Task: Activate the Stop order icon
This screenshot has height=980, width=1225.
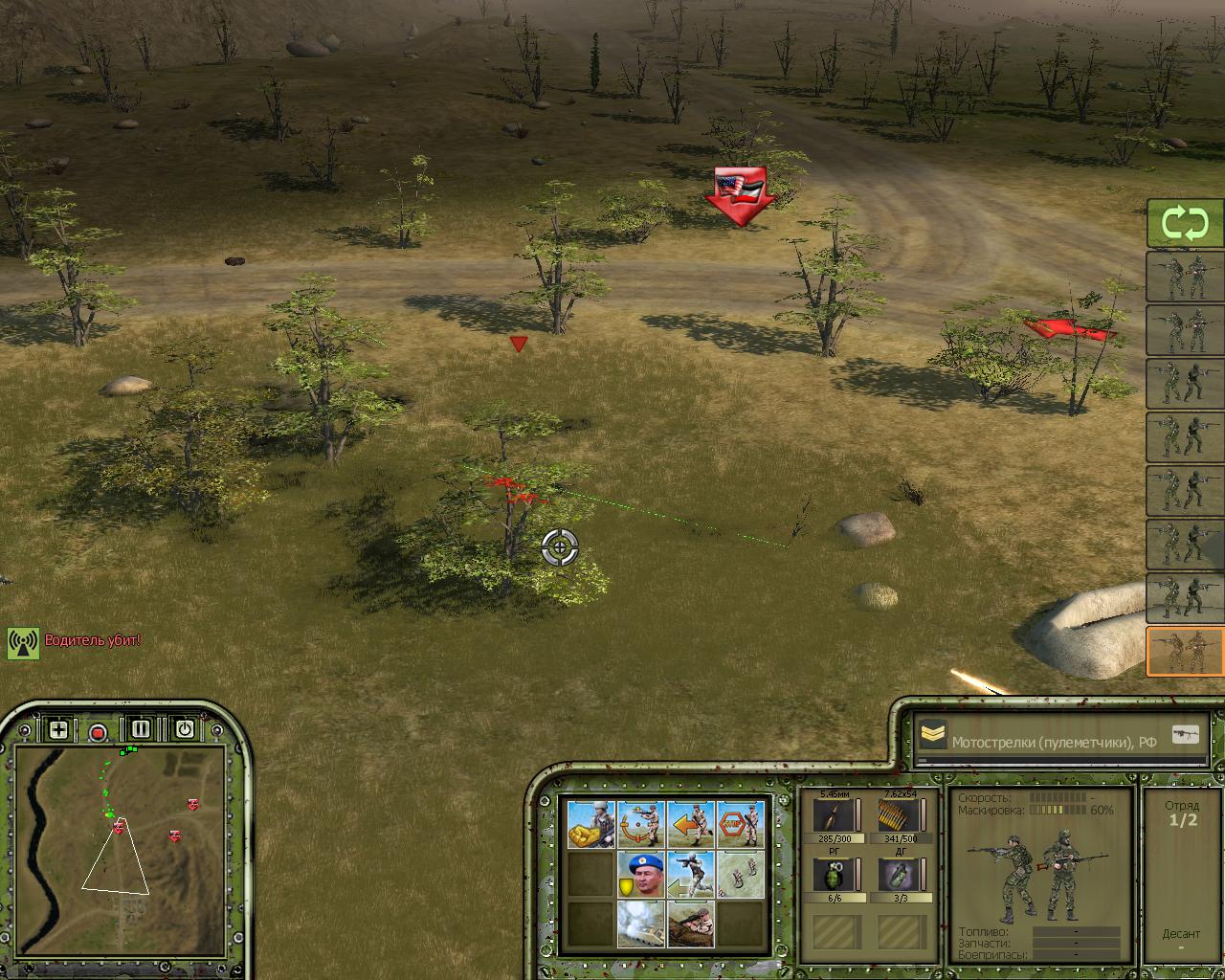Action: [741, 823]
